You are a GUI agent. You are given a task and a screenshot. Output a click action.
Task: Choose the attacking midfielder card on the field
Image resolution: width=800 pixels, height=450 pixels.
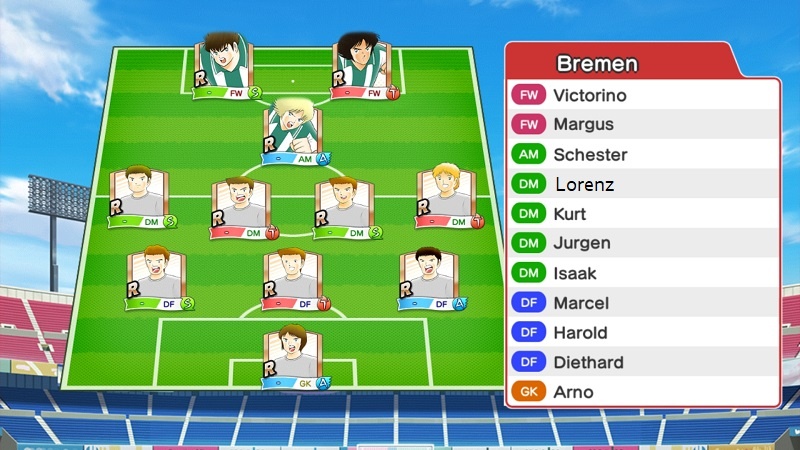click(293, 130)
